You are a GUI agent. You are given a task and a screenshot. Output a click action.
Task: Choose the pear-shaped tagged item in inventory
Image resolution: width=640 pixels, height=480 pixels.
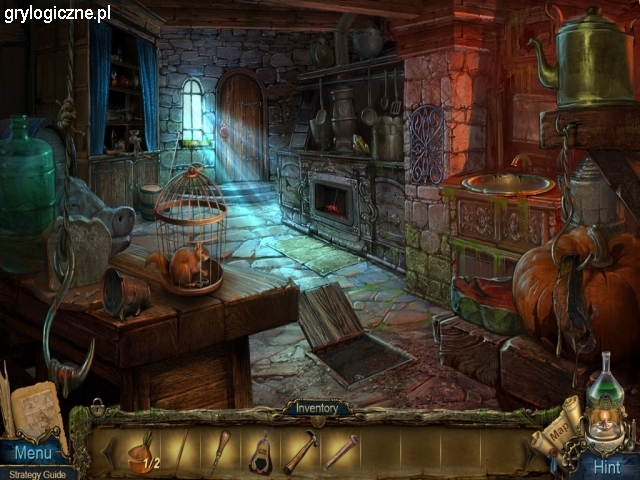(x=260, y=454)
